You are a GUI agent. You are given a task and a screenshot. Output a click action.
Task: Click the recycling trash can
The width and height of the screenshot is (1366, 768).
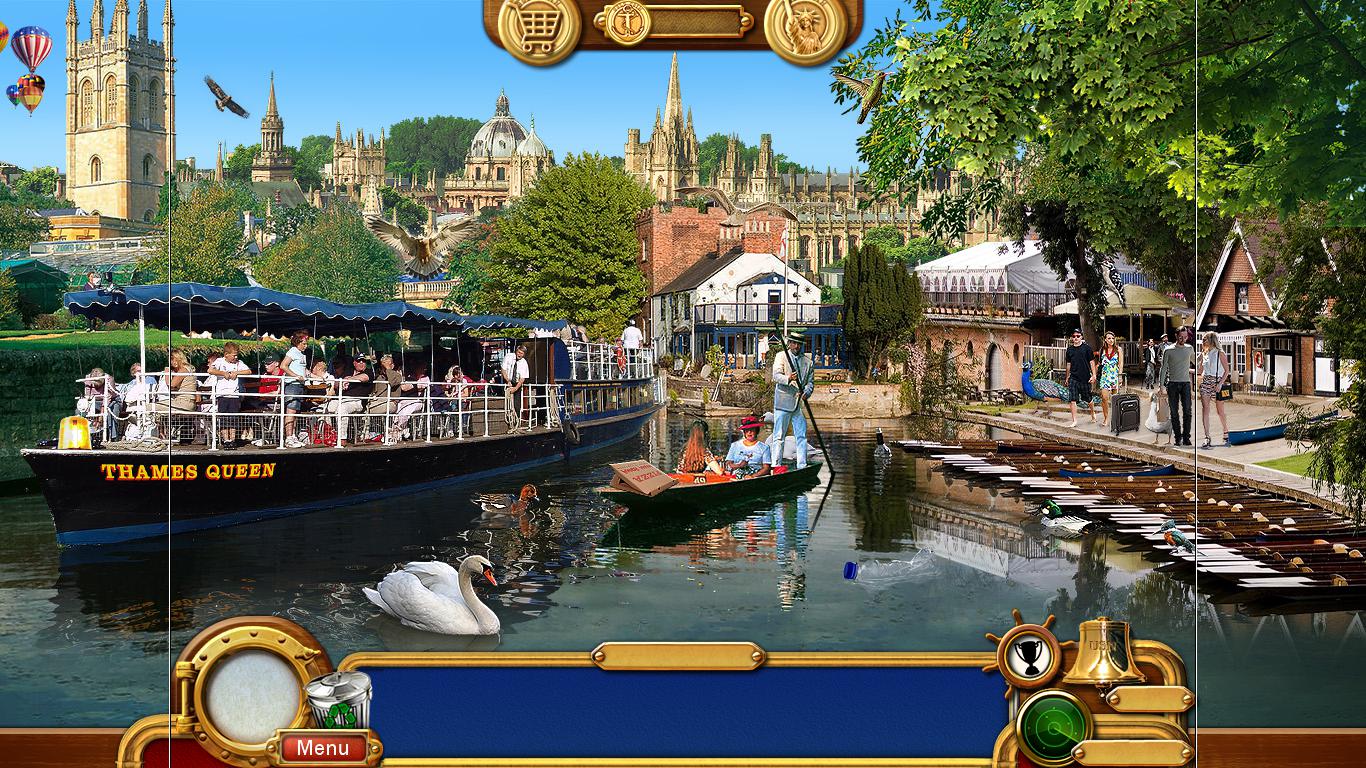pos(338,700)
